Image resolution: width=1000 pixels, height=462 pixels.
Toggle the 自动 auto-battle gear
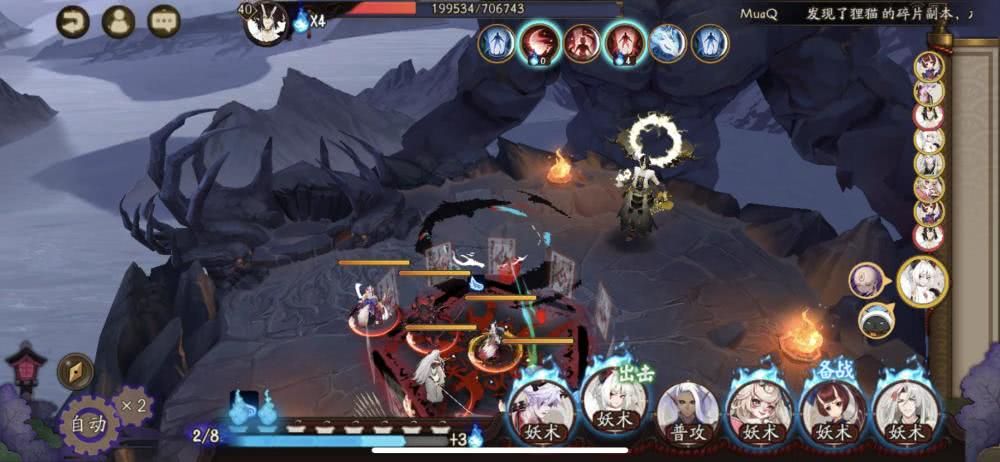pyautogui.click(x=89, y=424)
